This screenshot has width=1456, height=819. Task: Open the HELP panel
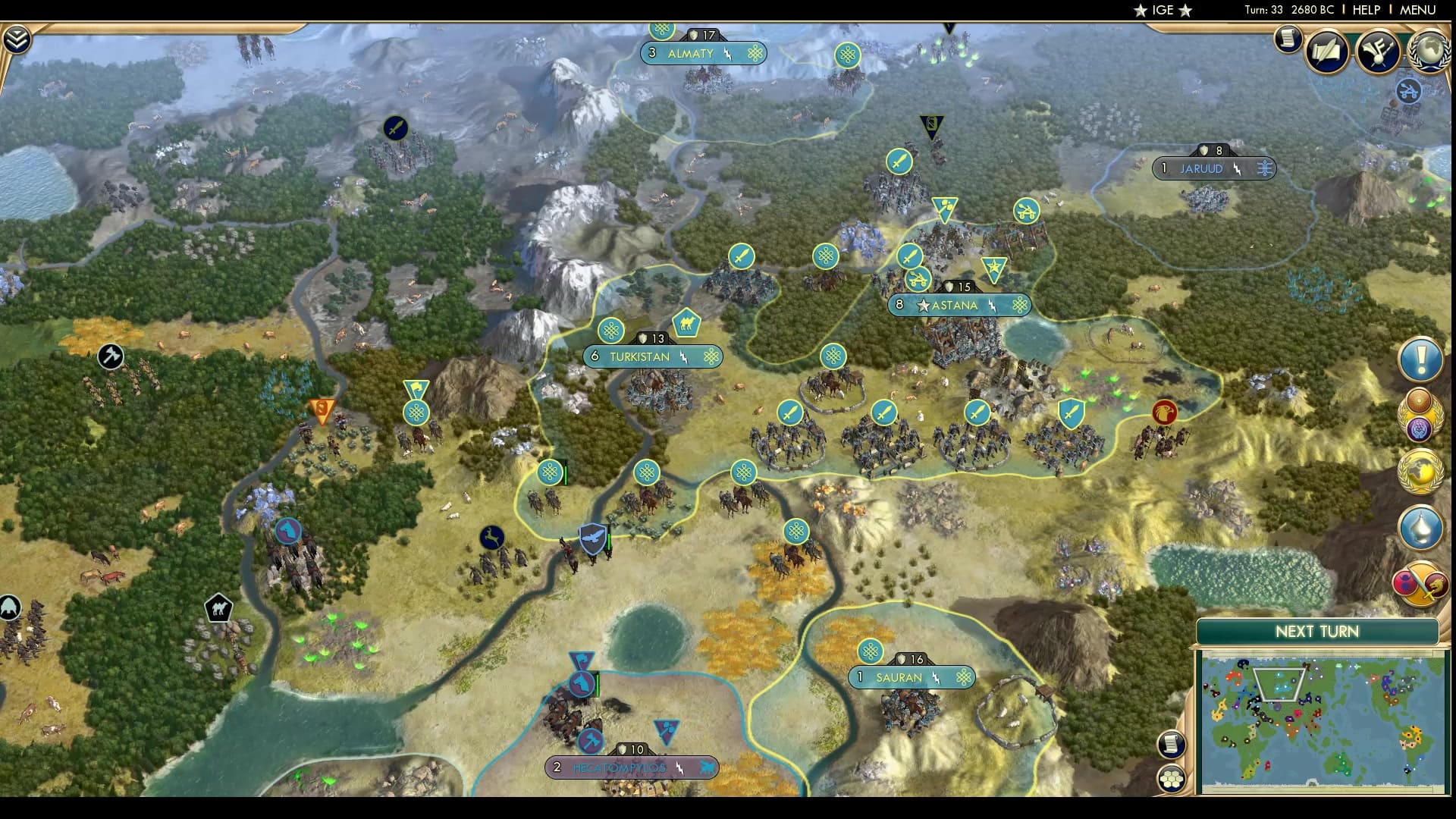[1365, 10]
